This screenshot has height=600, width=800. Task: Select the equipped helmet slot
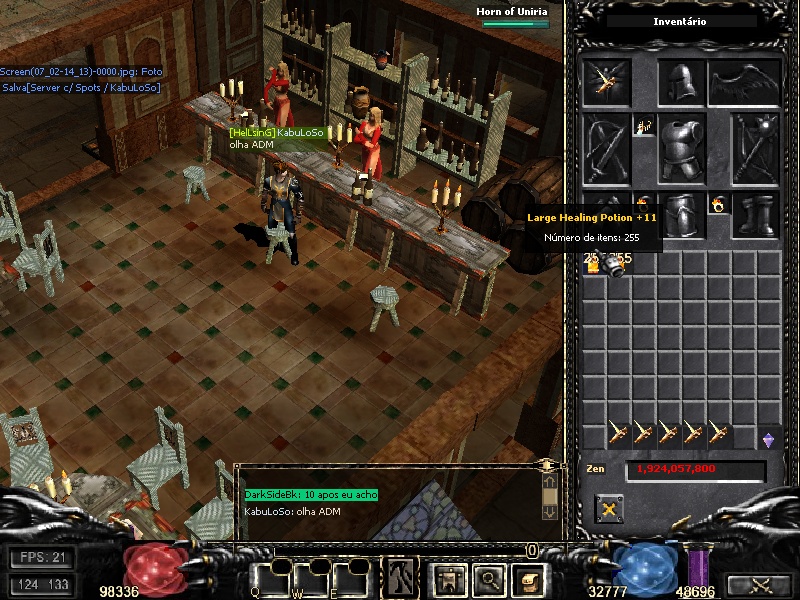point(681,83)
